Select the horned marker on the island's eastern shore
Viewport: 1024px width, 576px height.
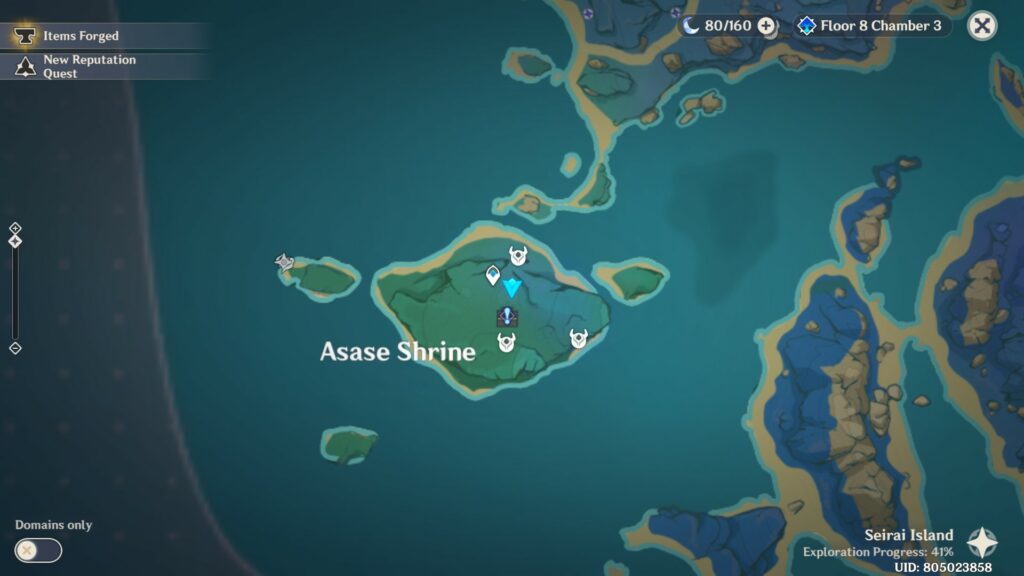click(x=578, y=338)
